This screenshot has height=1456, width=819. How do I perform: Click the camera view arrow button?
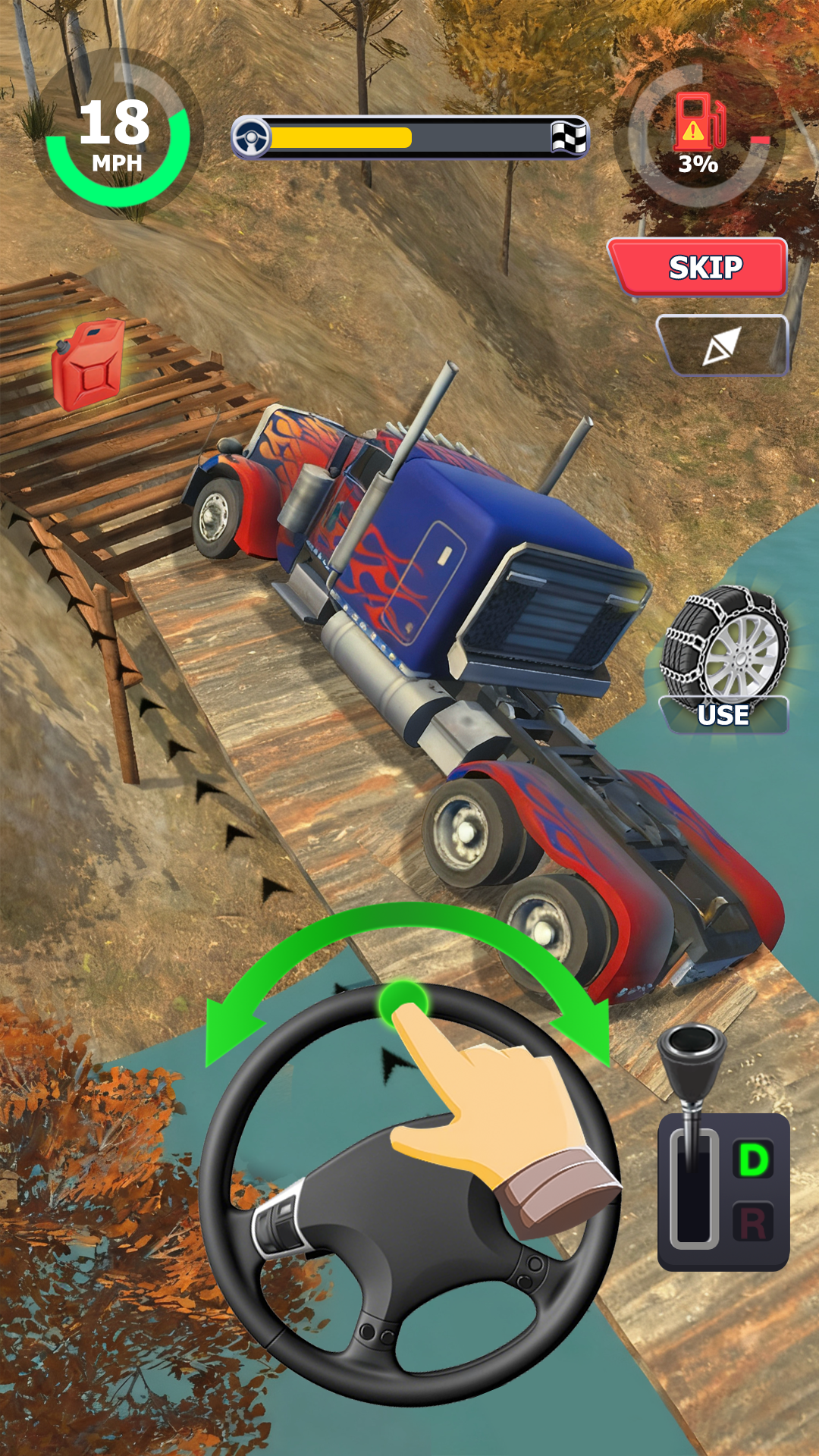pyautogui.click(x=722, y=347)
